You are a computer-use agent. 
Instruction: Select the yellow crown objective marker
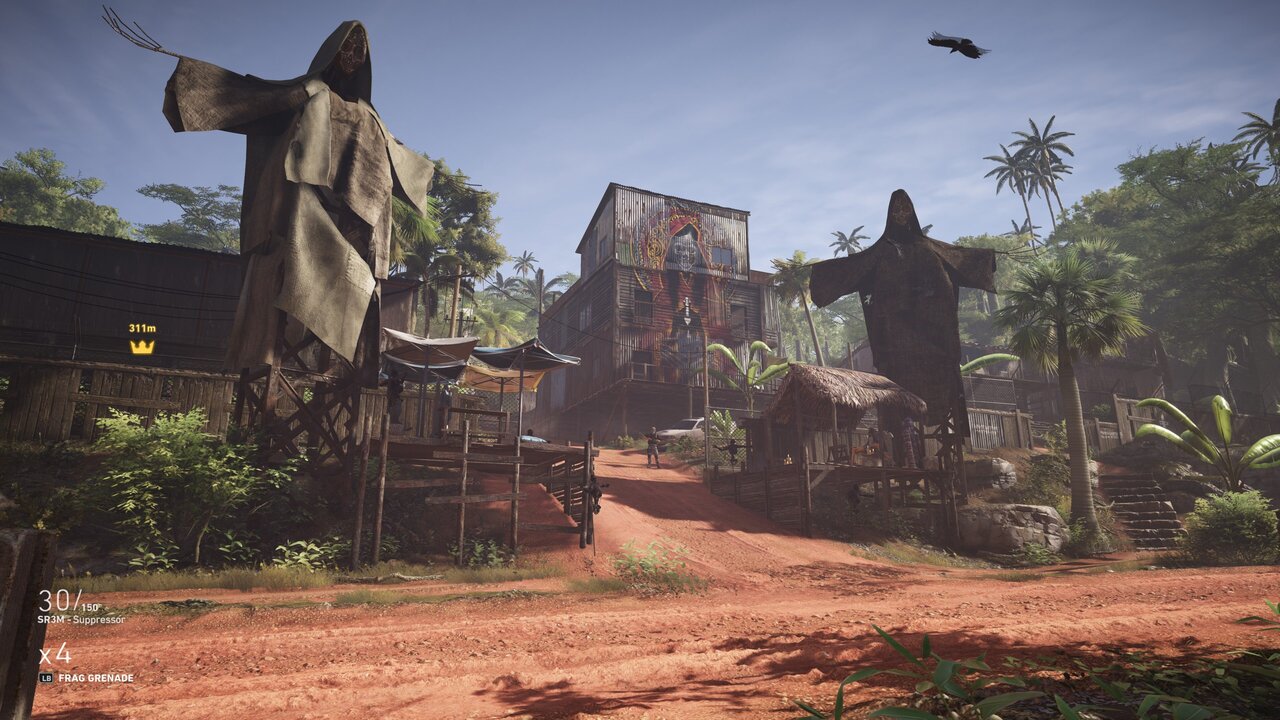pos(142,346)
